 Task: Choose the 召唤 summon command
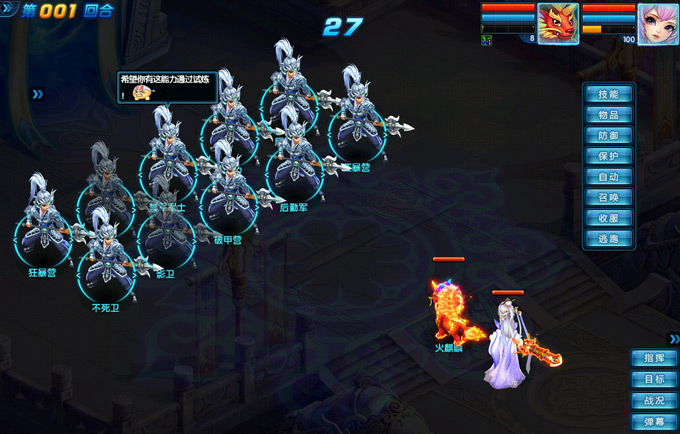608,198
